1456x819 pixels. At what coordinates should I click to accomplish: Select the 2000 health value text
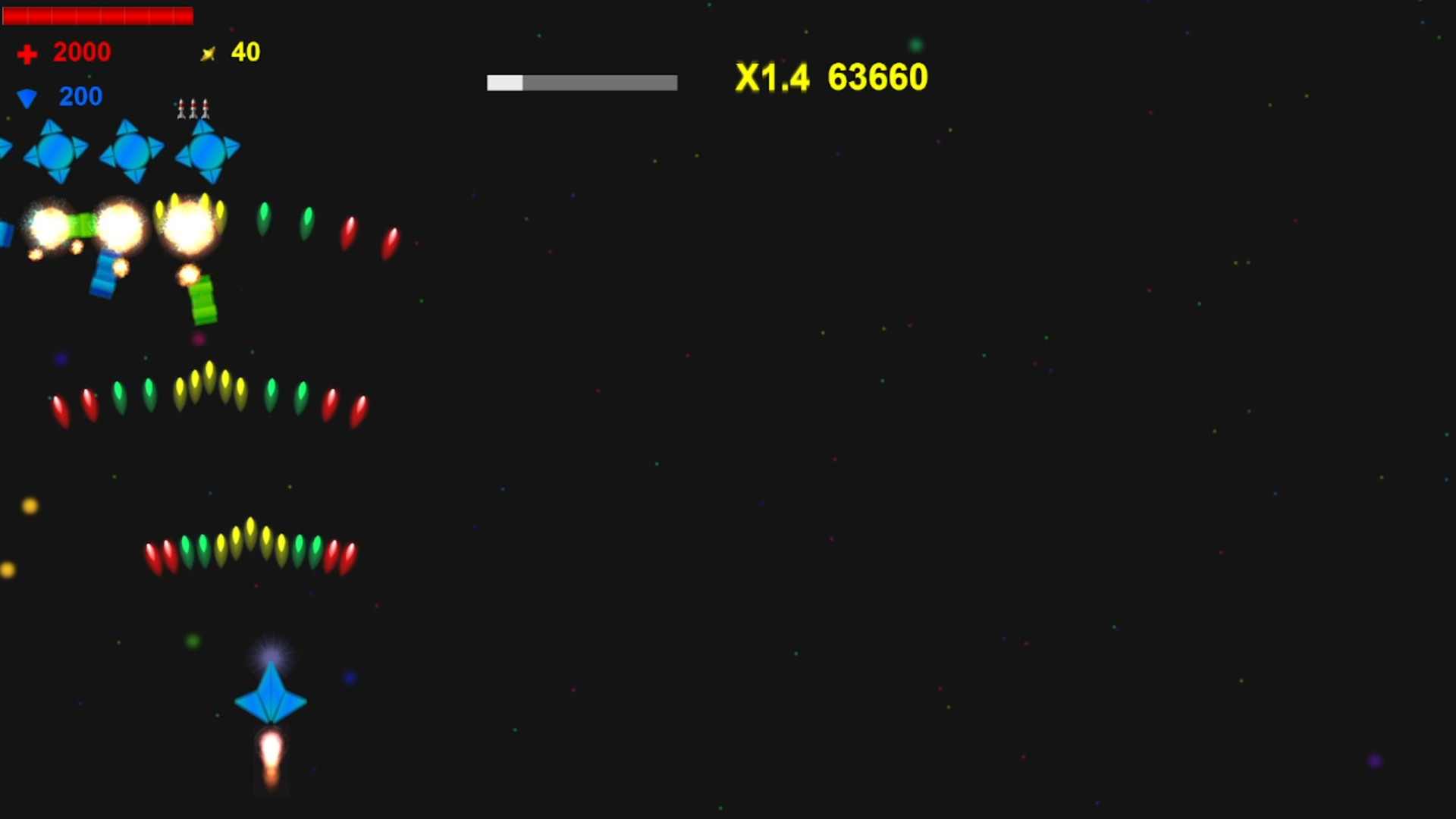click(81, 52)
